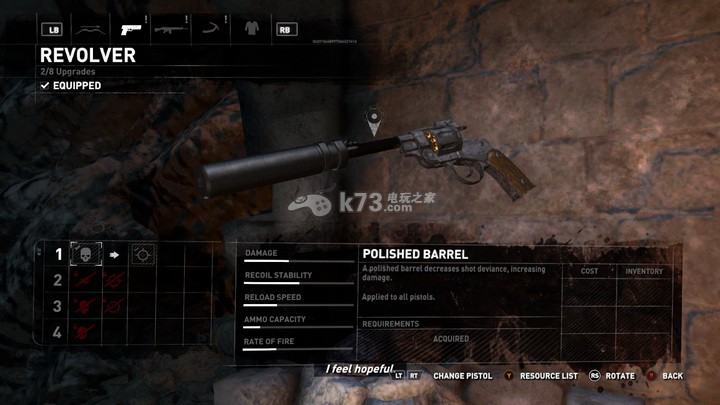Switch to the outfit shirt tab
720x405 pixels.
click(249, 29)
